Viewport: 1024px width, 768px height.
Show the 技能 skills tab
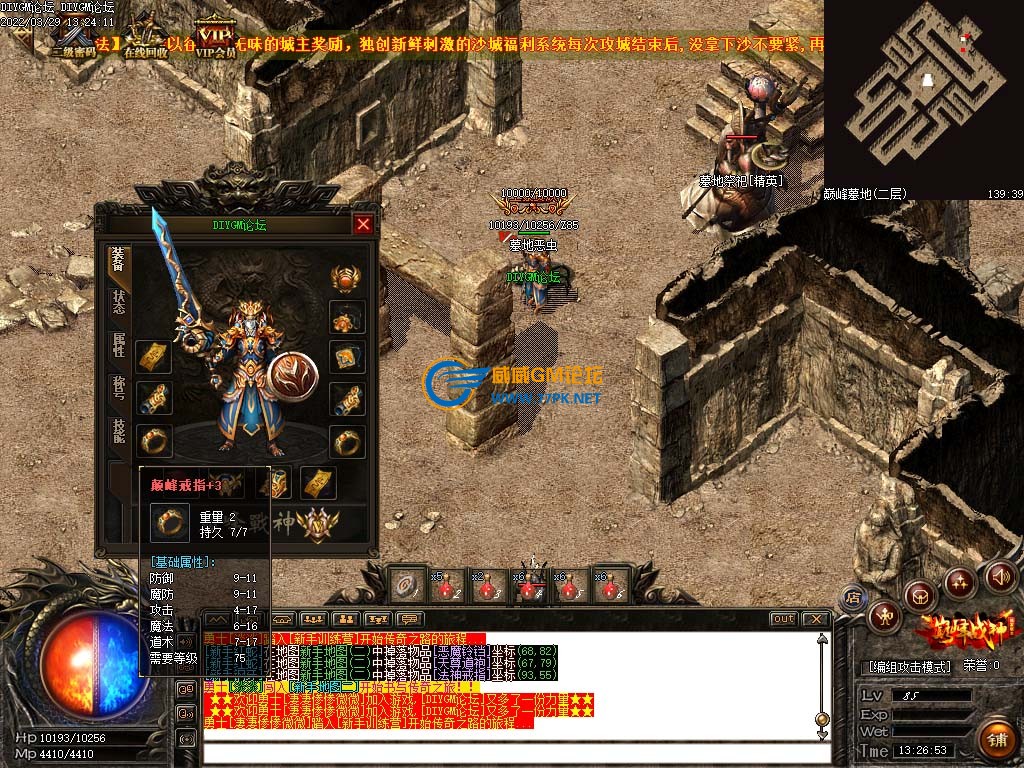tap(119, 432)
